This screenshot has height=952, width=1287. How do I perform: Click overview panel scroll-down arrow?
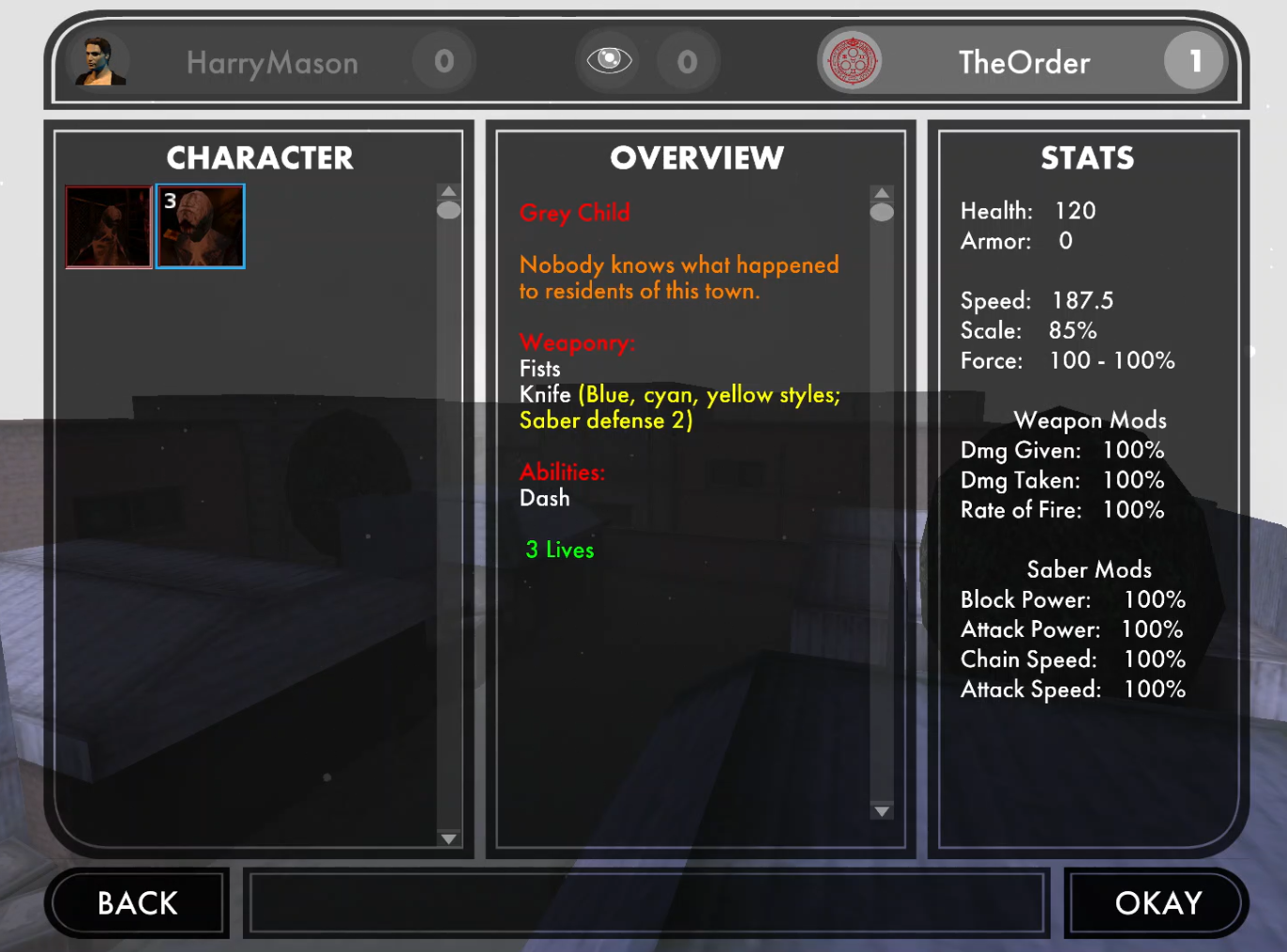coord(881,811)
